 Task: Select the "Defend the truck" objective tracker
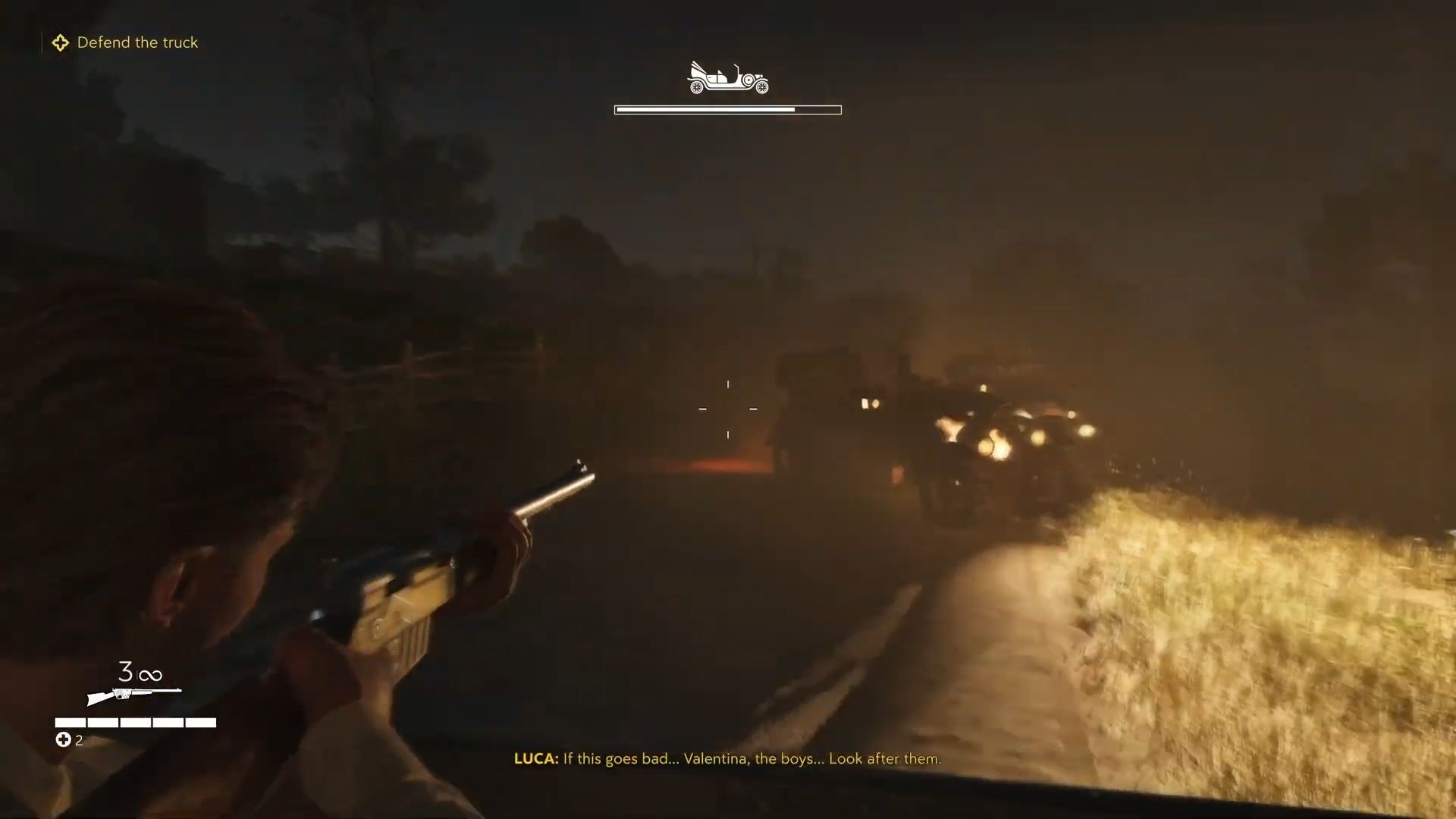tap(126, 42)
